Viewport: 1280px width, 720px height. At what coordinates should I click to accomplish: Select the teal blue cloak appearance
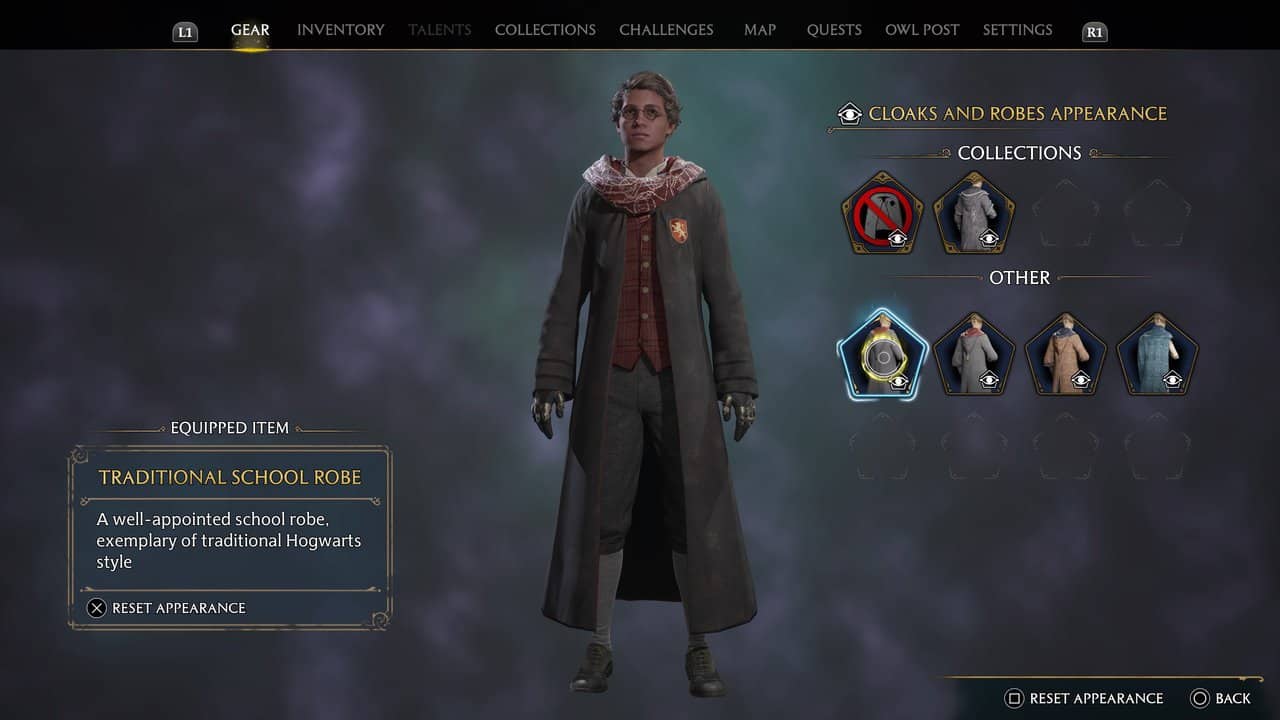[x=1158, y=355]
